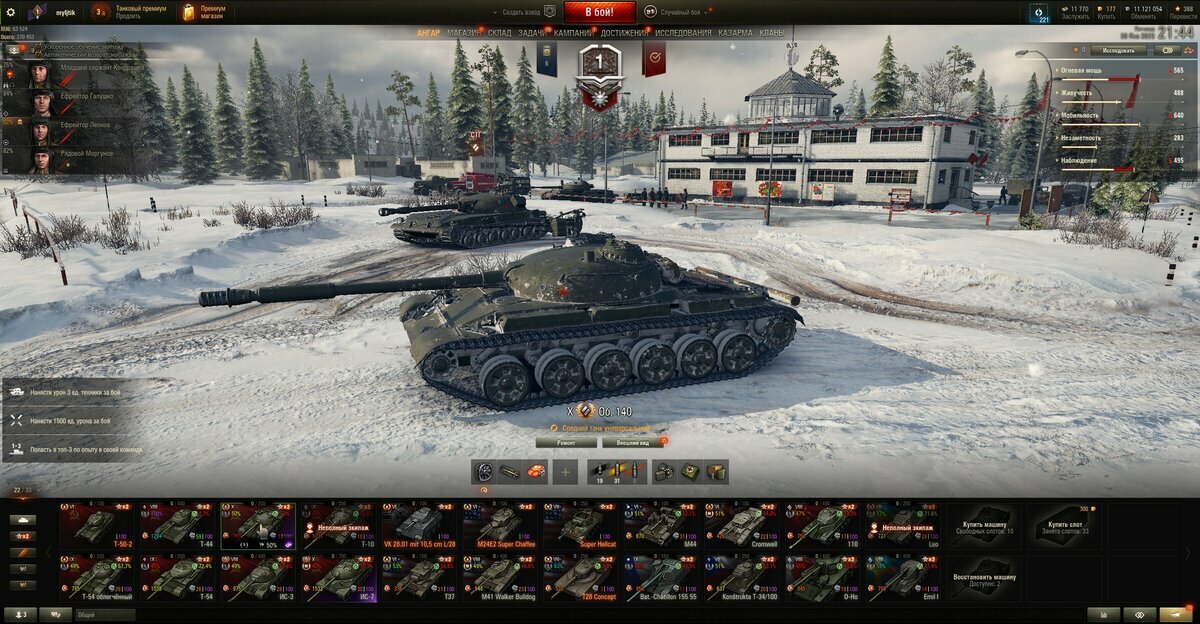Pick the T28 Concept tank card

(582, 578)
